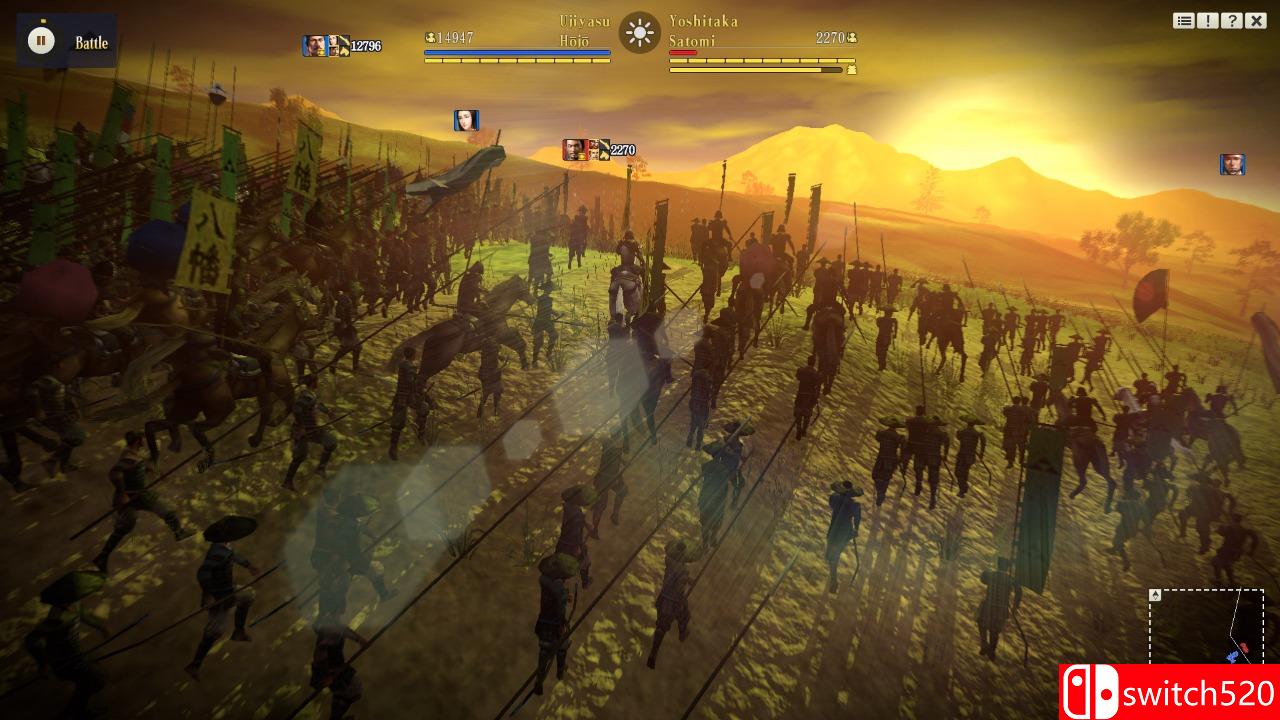1280x720 pixels.
Task: Open the list menu button
Action: pyautogui.click(x=1184, y=21)
